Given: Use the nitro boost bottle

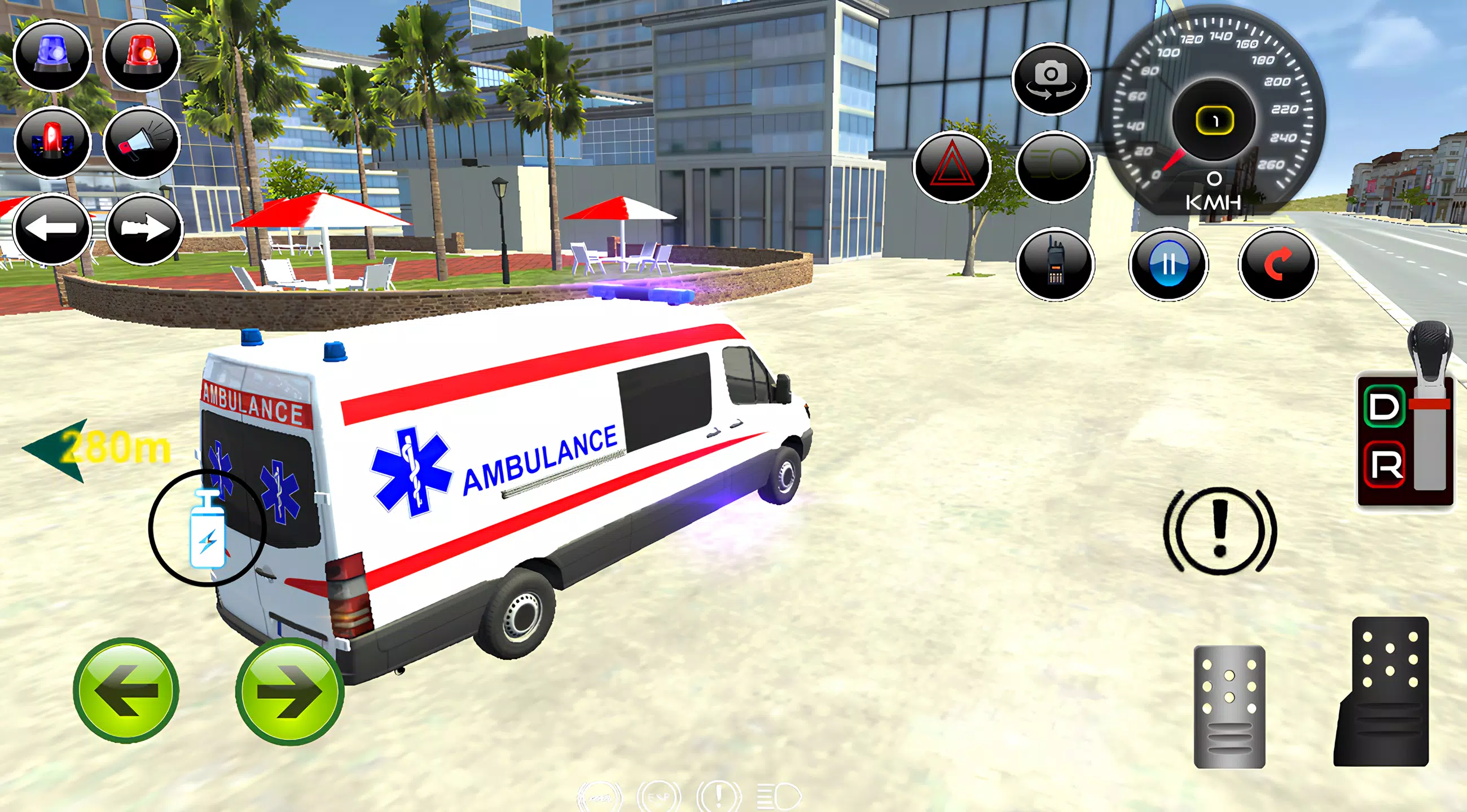Looking at the screenshot, I should tap(207, 529).
